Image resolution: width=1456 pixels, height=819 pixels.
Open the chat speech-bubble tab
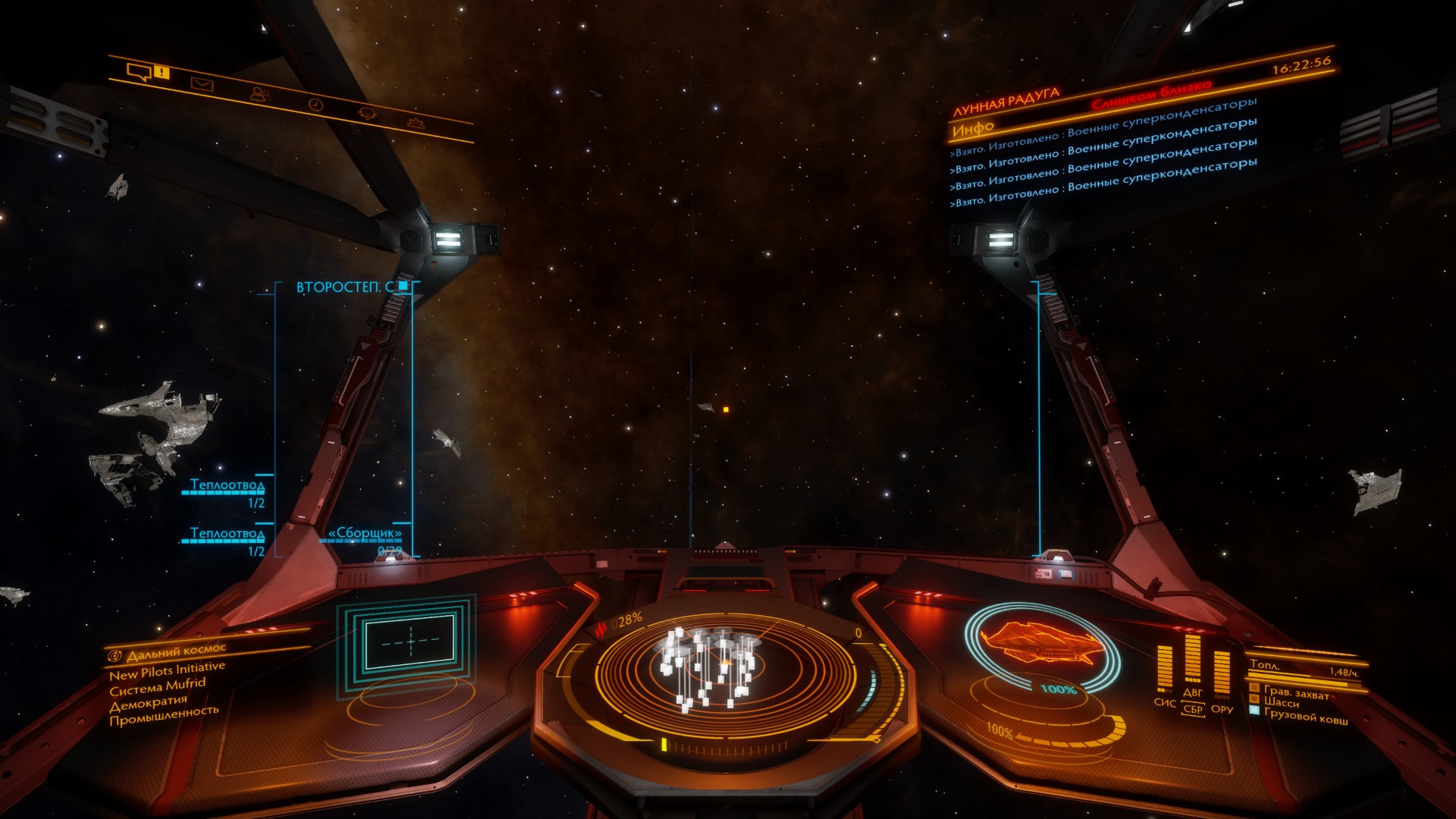click(139, 72)
